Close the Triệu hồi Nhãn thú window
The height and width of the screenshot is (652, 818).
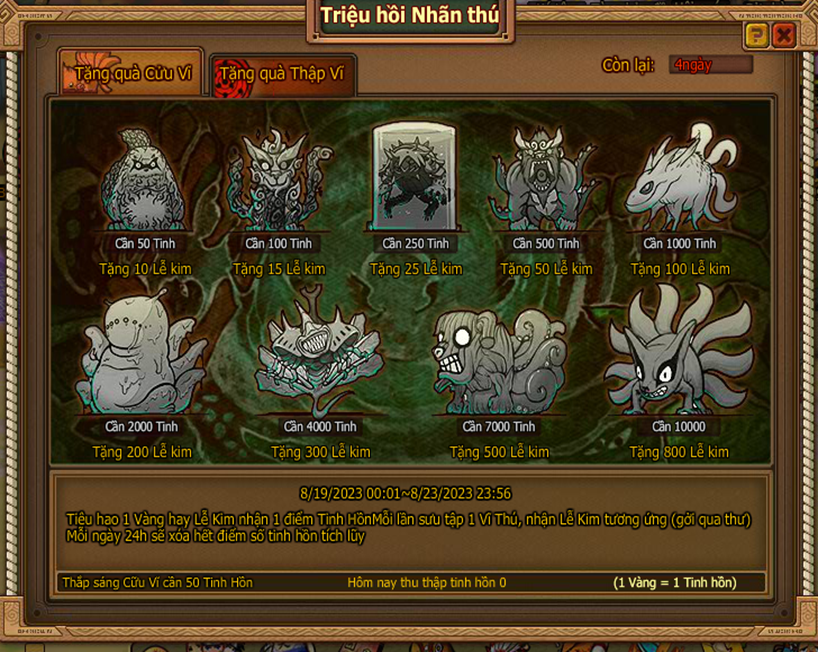point(784,36)
